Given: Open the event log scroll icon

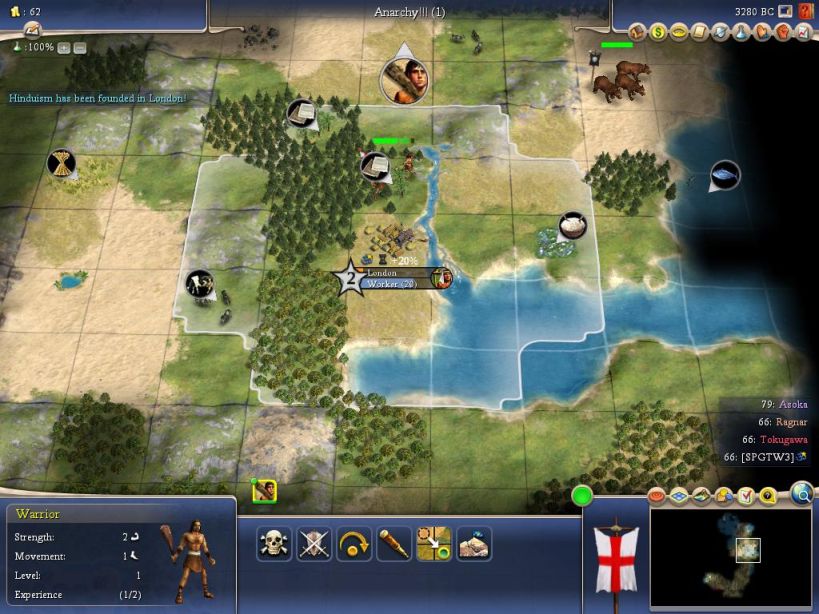Looking at the screenshot, I should [x=32, y=31].
